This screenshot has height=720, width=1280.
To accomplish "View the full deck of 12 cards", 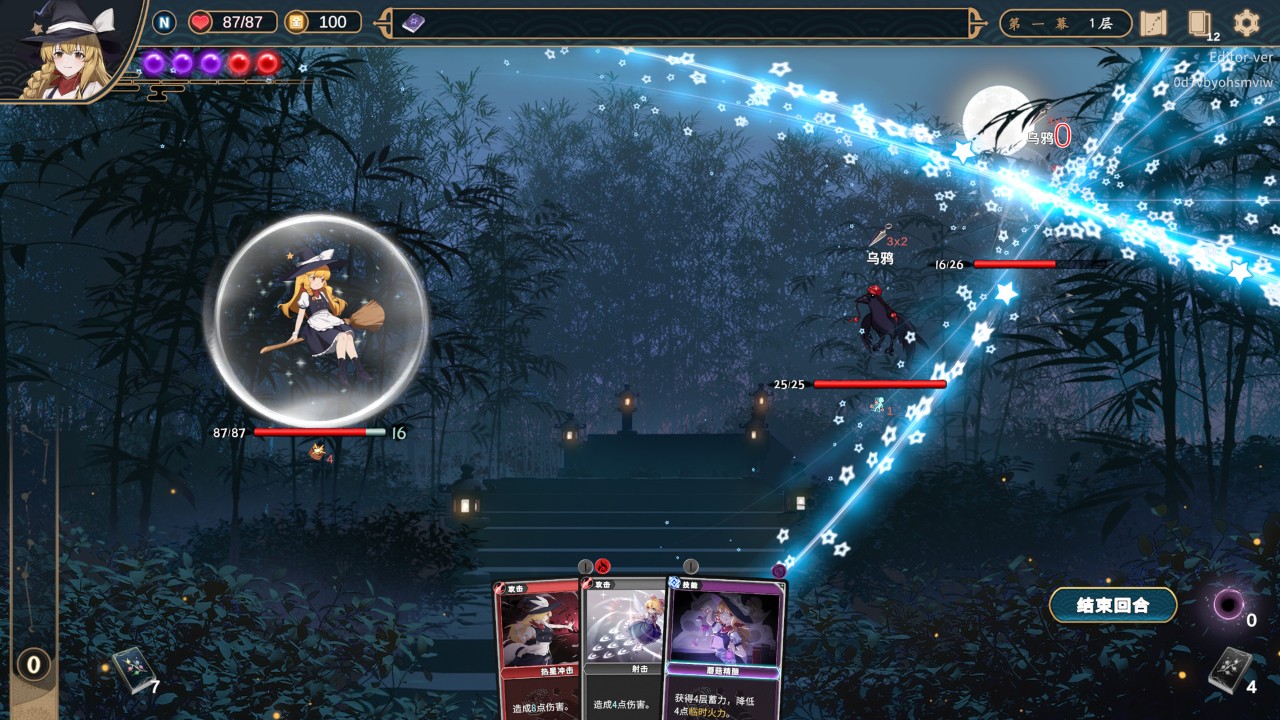I will [1200, 23].
